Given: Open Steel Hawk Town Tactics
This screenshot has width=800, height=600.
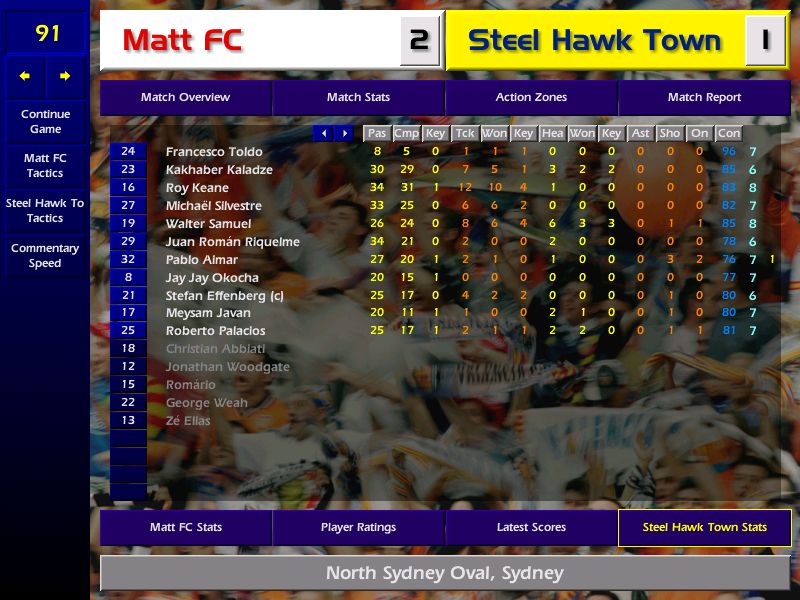Looking at the screenshot, I should click(x=45, y=210).
